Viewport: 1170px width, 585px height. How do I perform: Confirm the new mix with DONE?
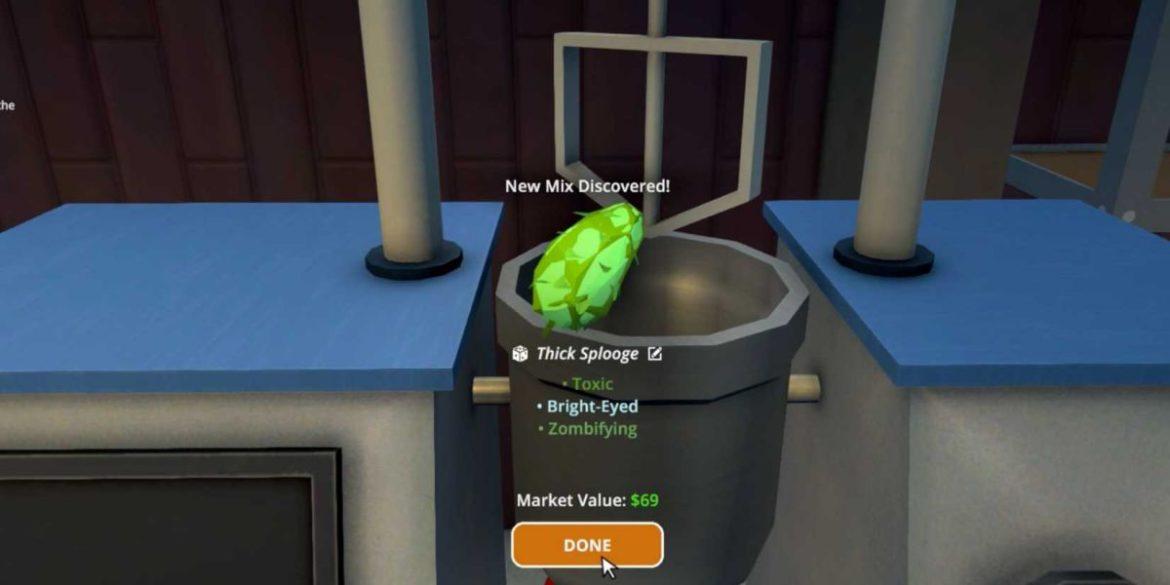pos(587,545)
